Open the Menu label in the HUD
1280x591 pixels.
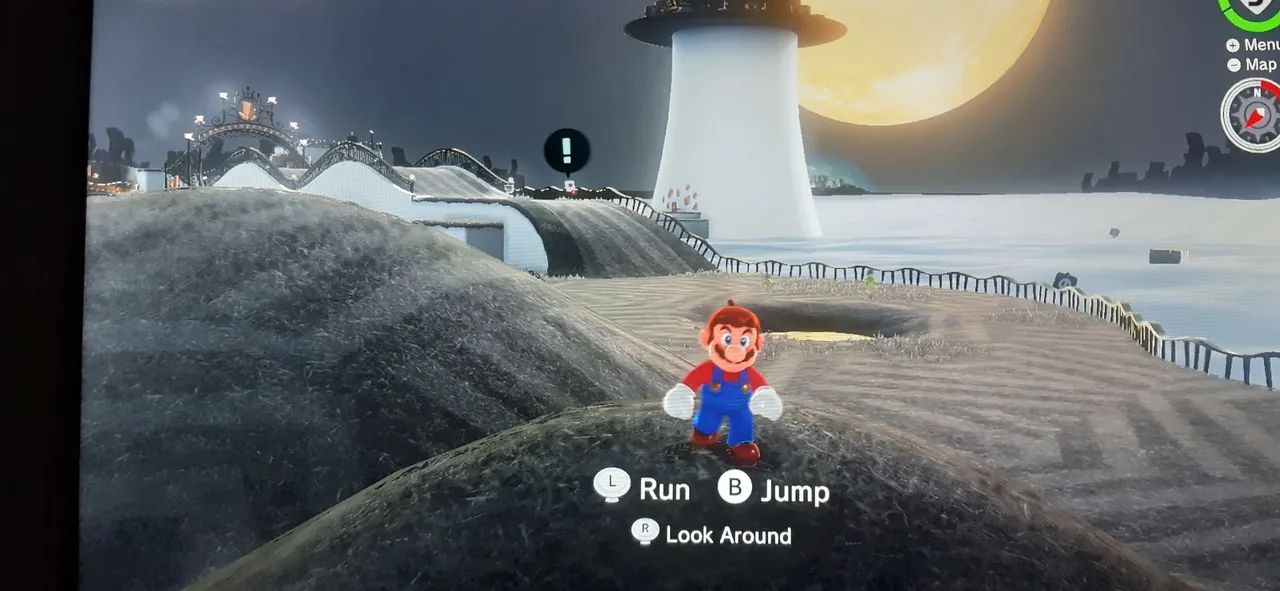1258,45
